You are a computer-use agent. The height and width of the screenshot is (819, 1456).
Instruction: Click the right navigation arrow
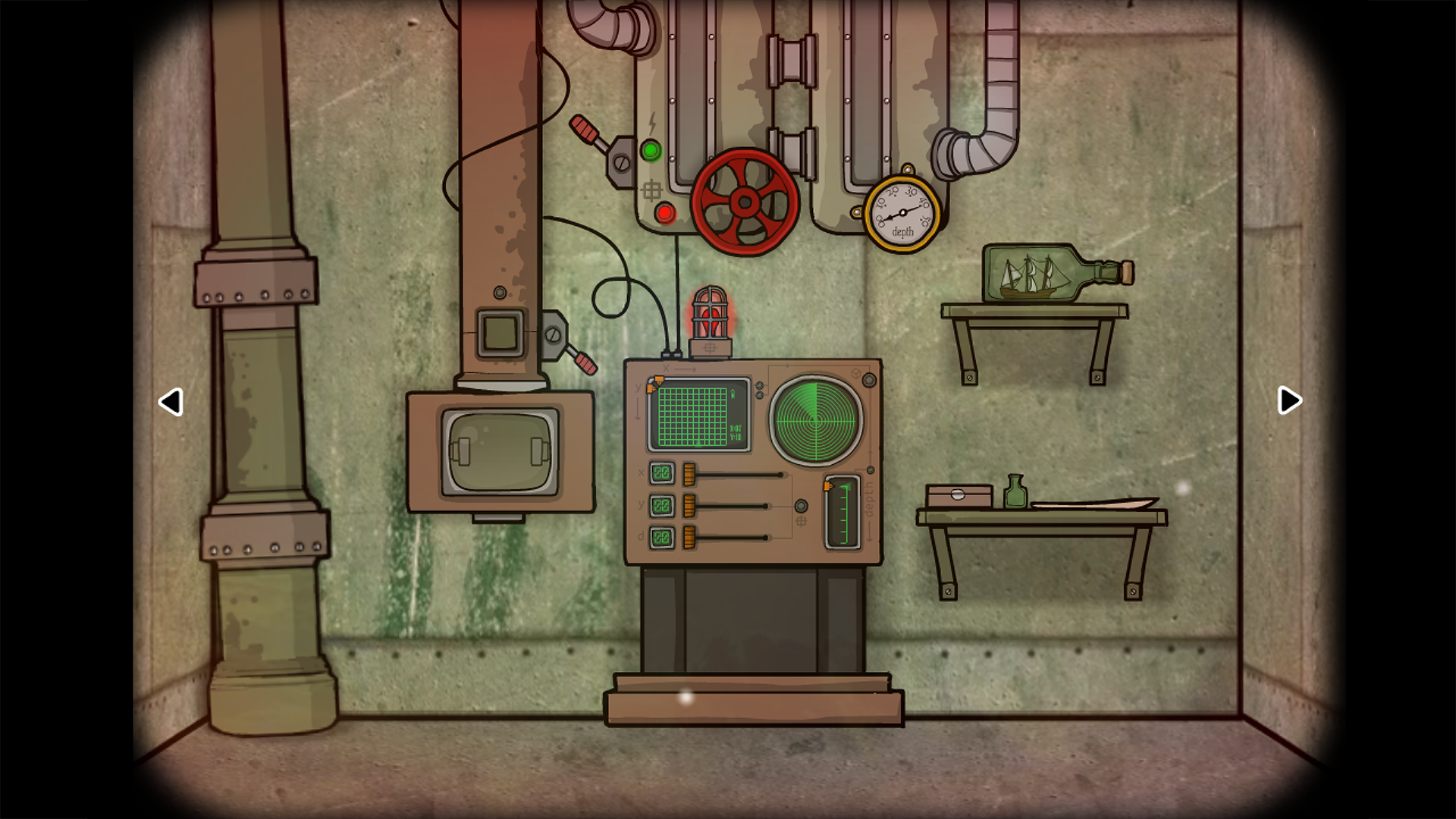(x=1289, y=401)
